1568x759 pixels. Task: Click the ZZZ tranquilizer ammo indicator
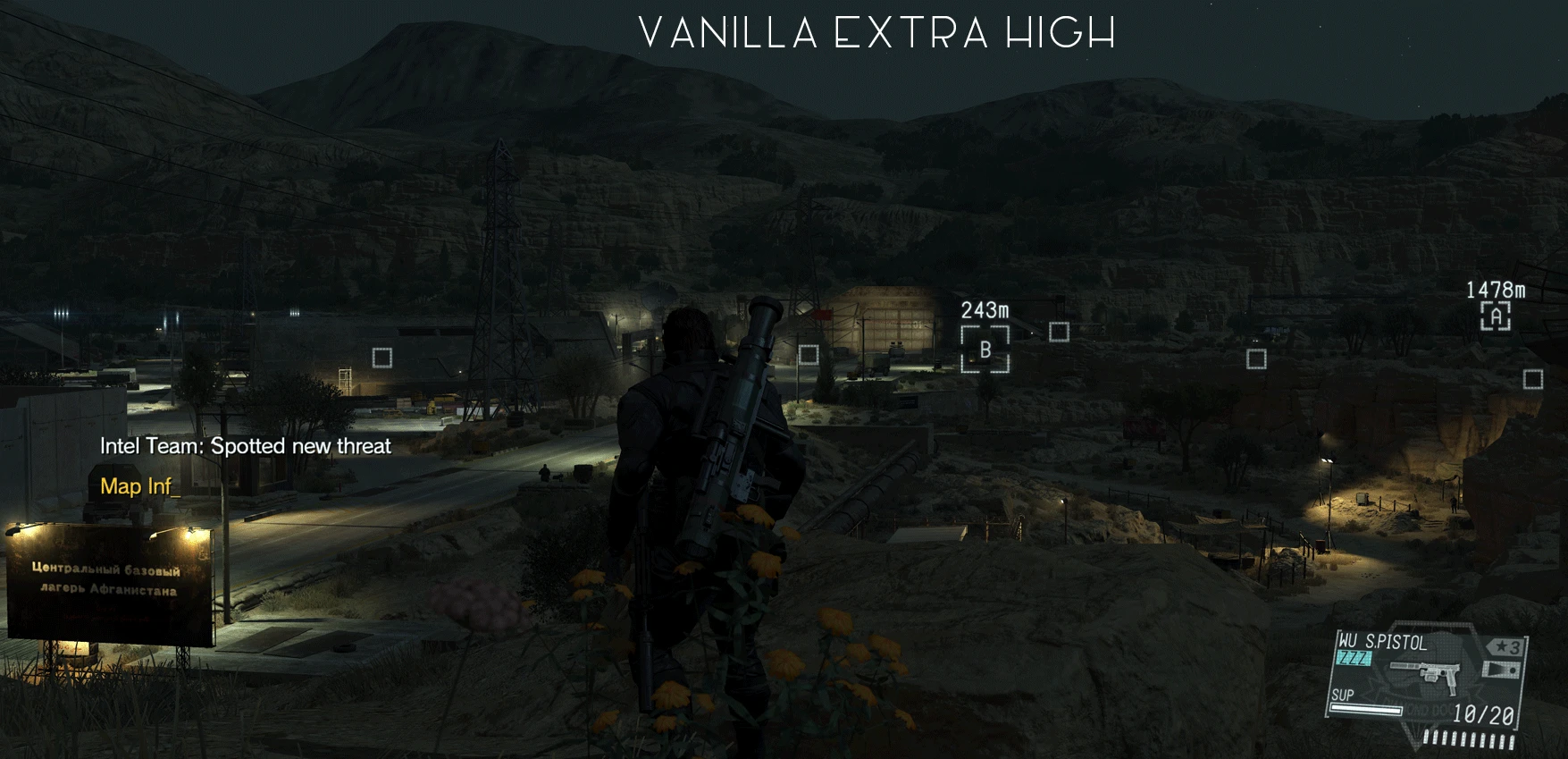pos(1353,657)
